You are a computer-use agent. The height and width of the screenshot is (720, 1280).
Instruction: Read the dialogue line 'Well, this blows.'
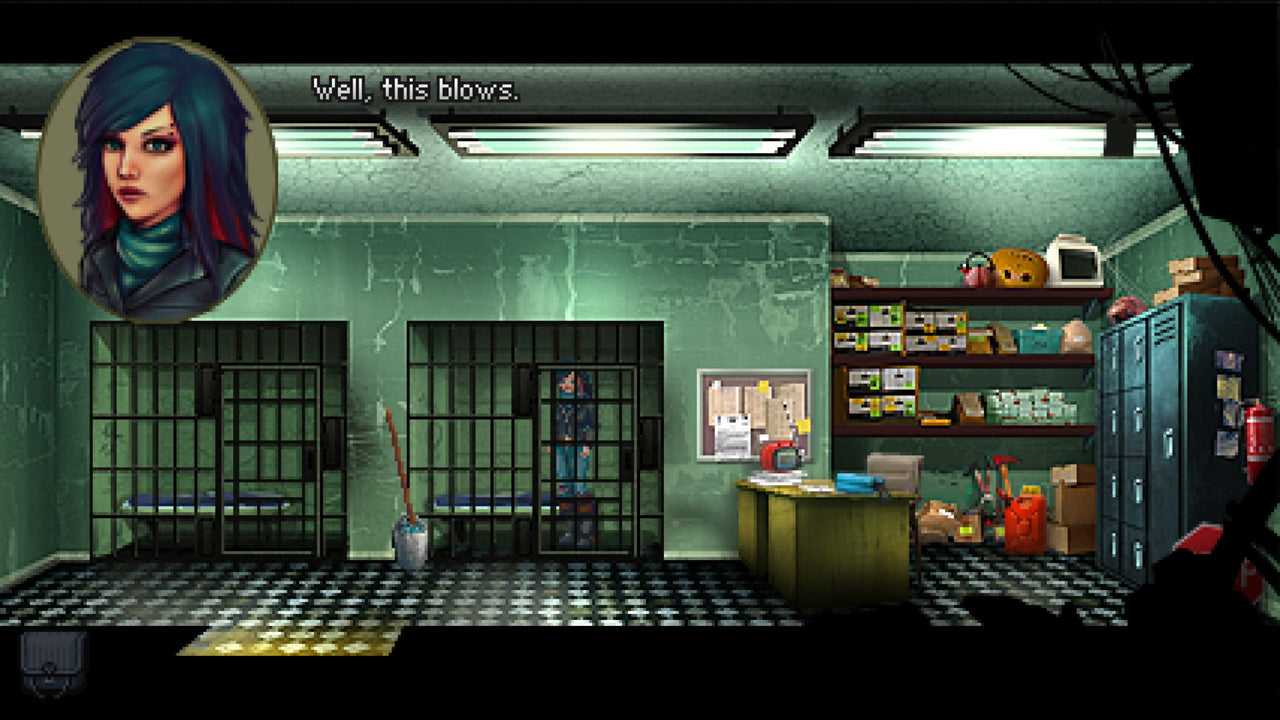(417, 89)
